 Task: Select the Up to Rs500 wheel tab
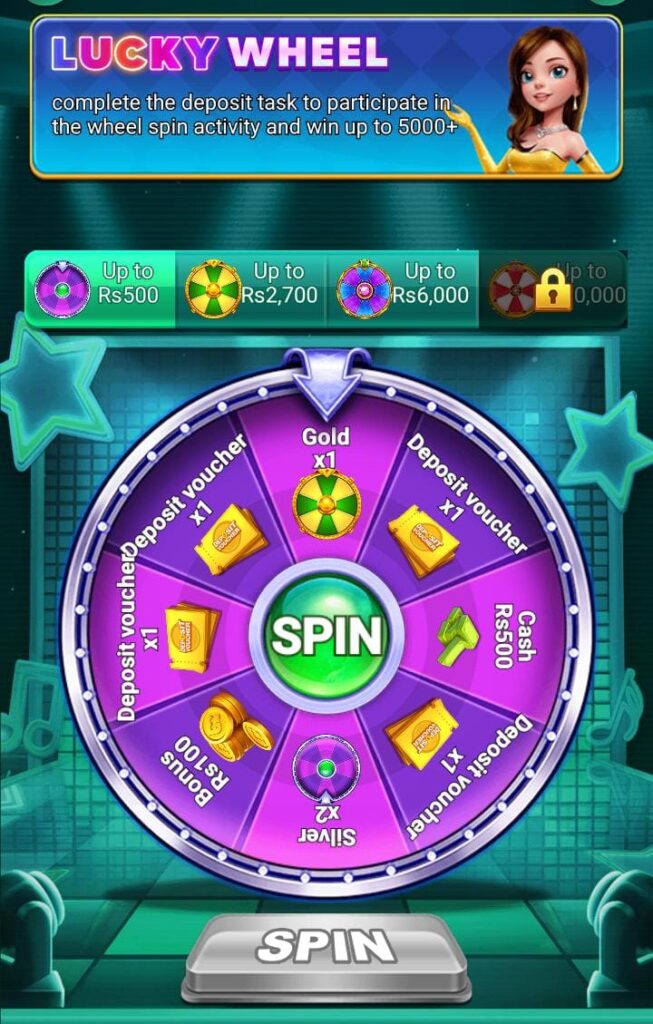point(100,283)
